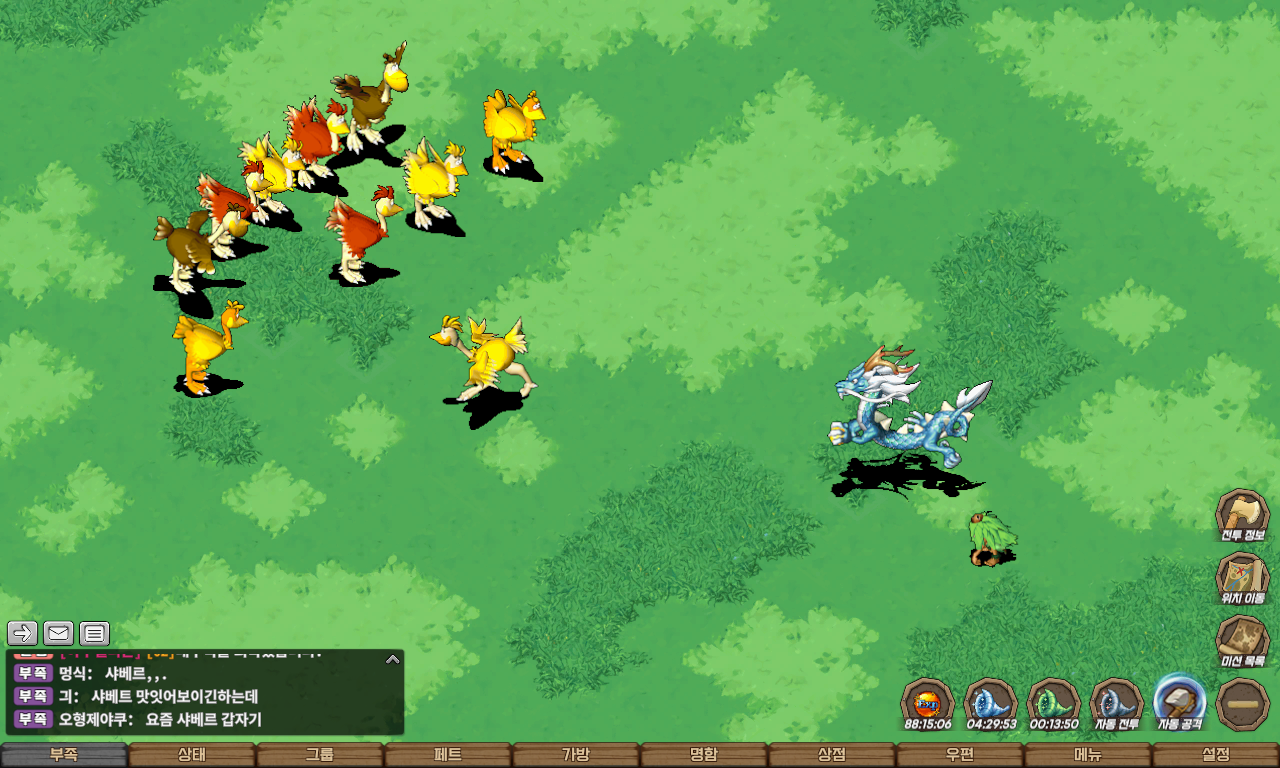
Task: Open the 부족 (tribe) tab
Action: pos(64,755)
